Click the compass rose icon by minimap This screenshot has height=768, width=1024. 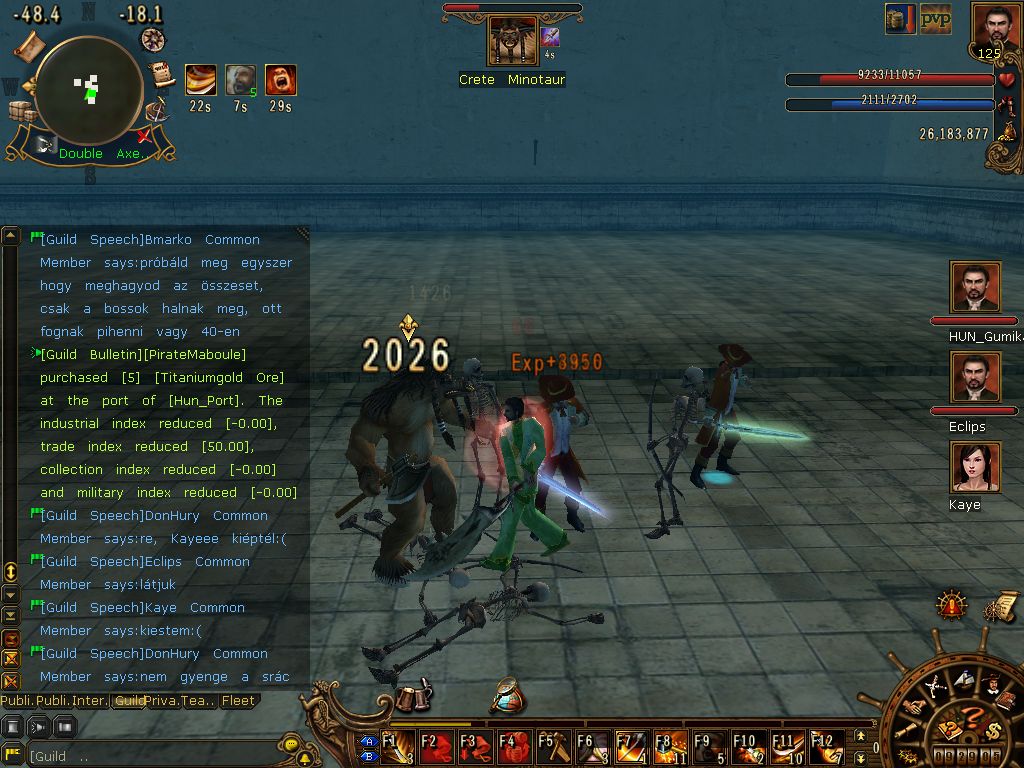coord(153,39)
